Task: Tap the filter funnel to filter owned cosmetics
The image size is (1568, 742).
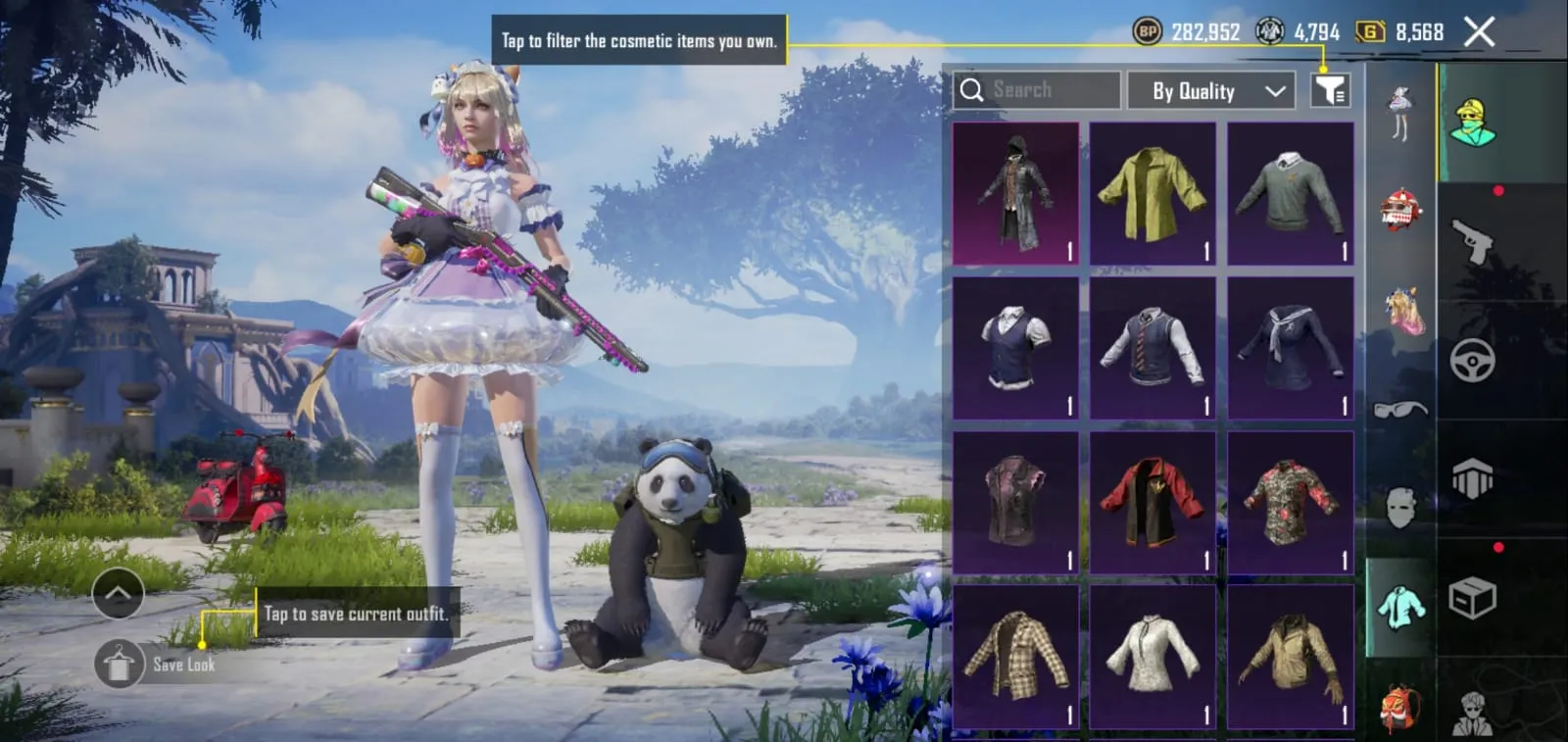Action: coord(1331,90)
